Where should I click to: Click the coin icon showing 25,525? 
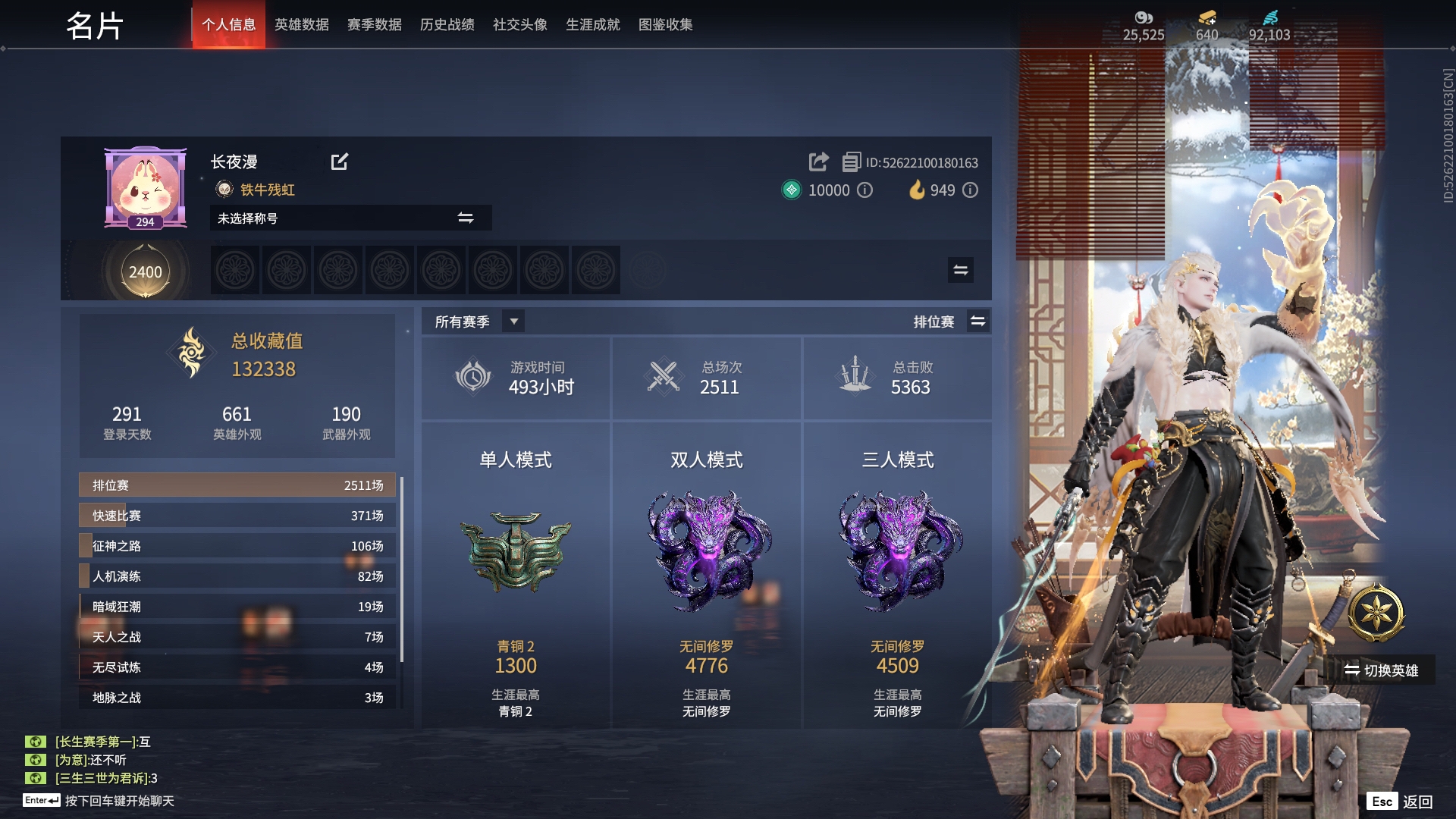pyautogui.click(x=1141, y=17)
